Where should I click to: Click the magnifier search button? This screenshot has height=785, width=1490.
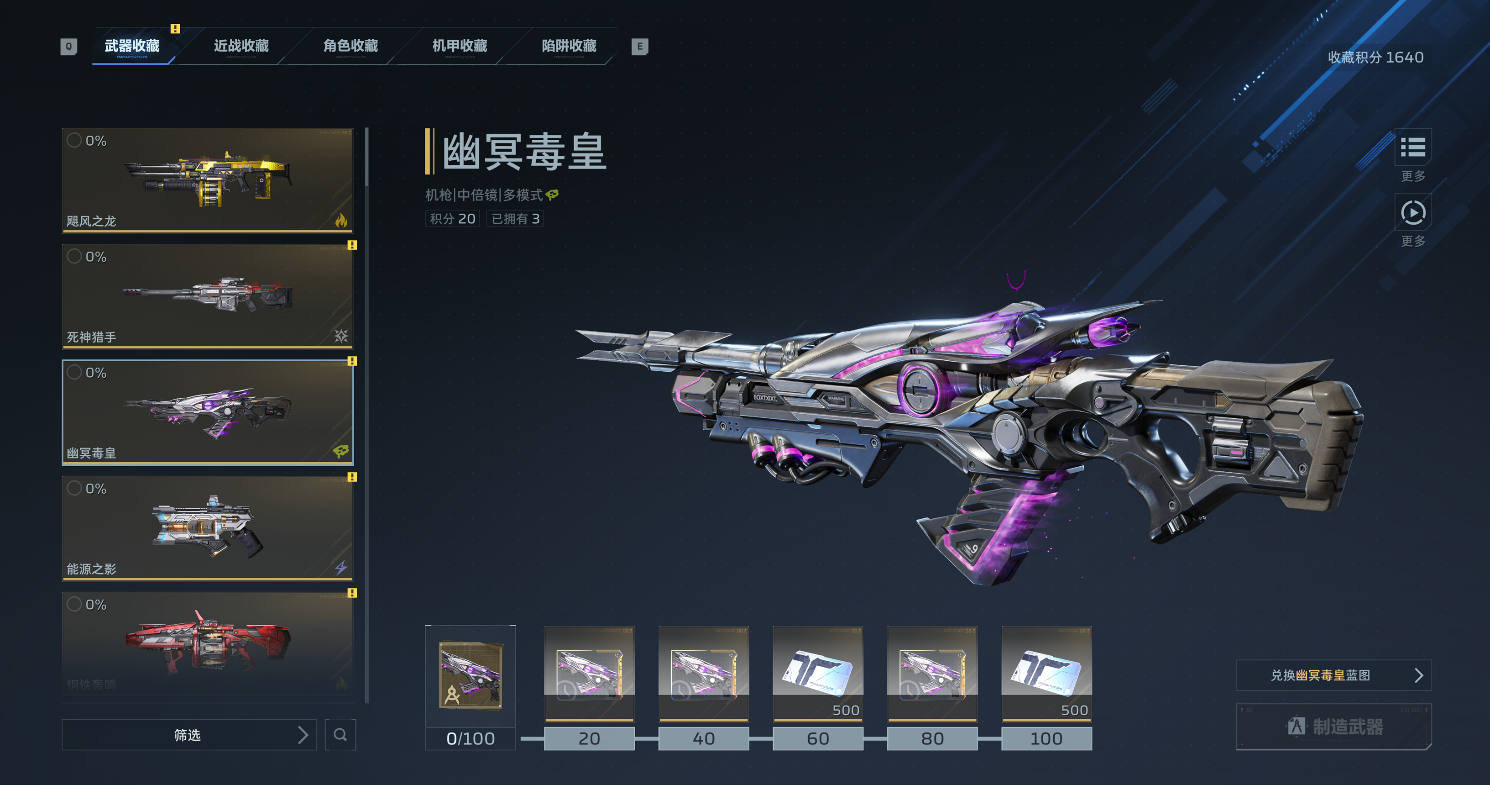tap(340, 735)
